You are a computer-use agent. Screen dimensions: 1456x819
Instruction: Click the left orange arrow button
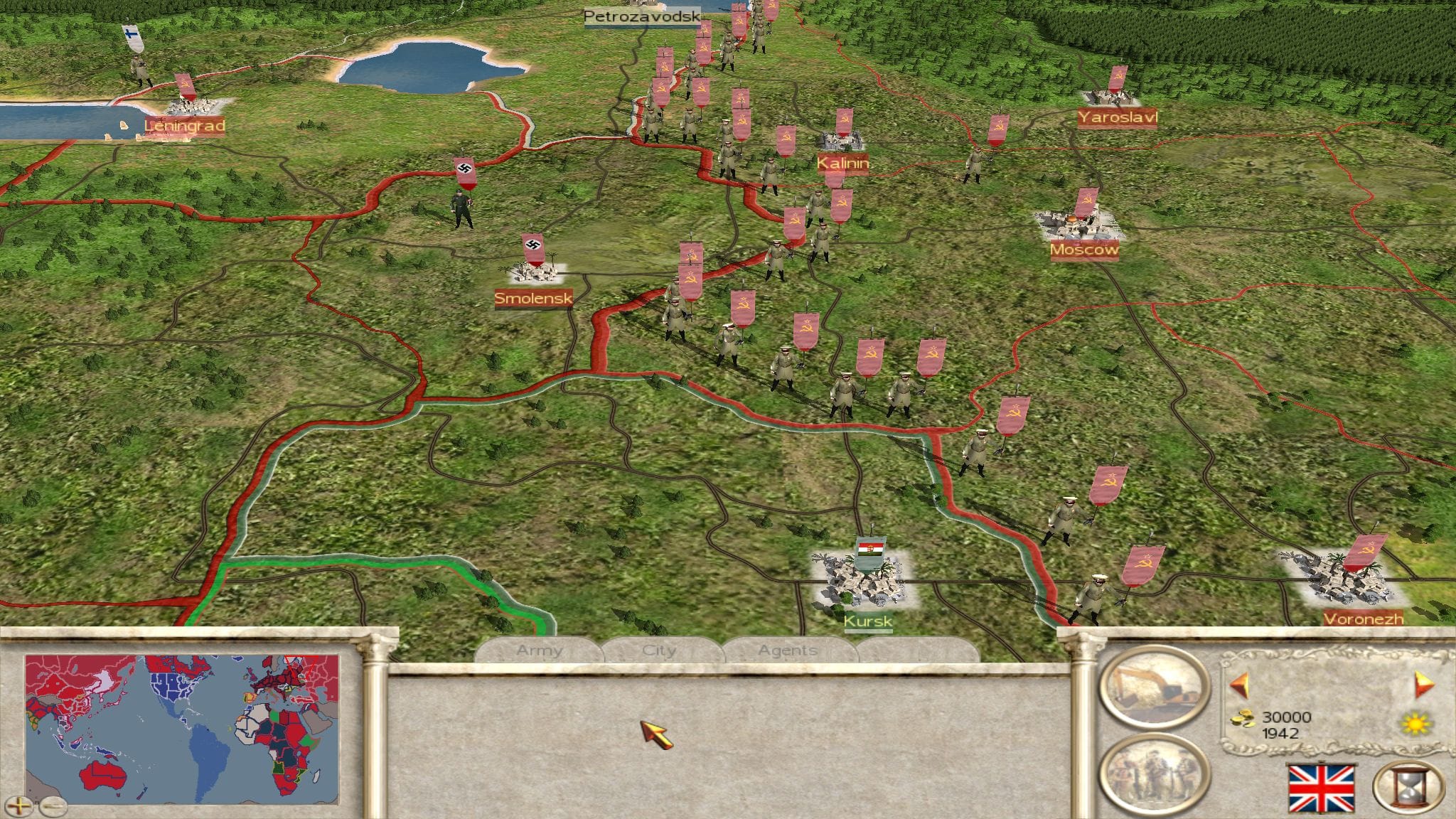1241,685
